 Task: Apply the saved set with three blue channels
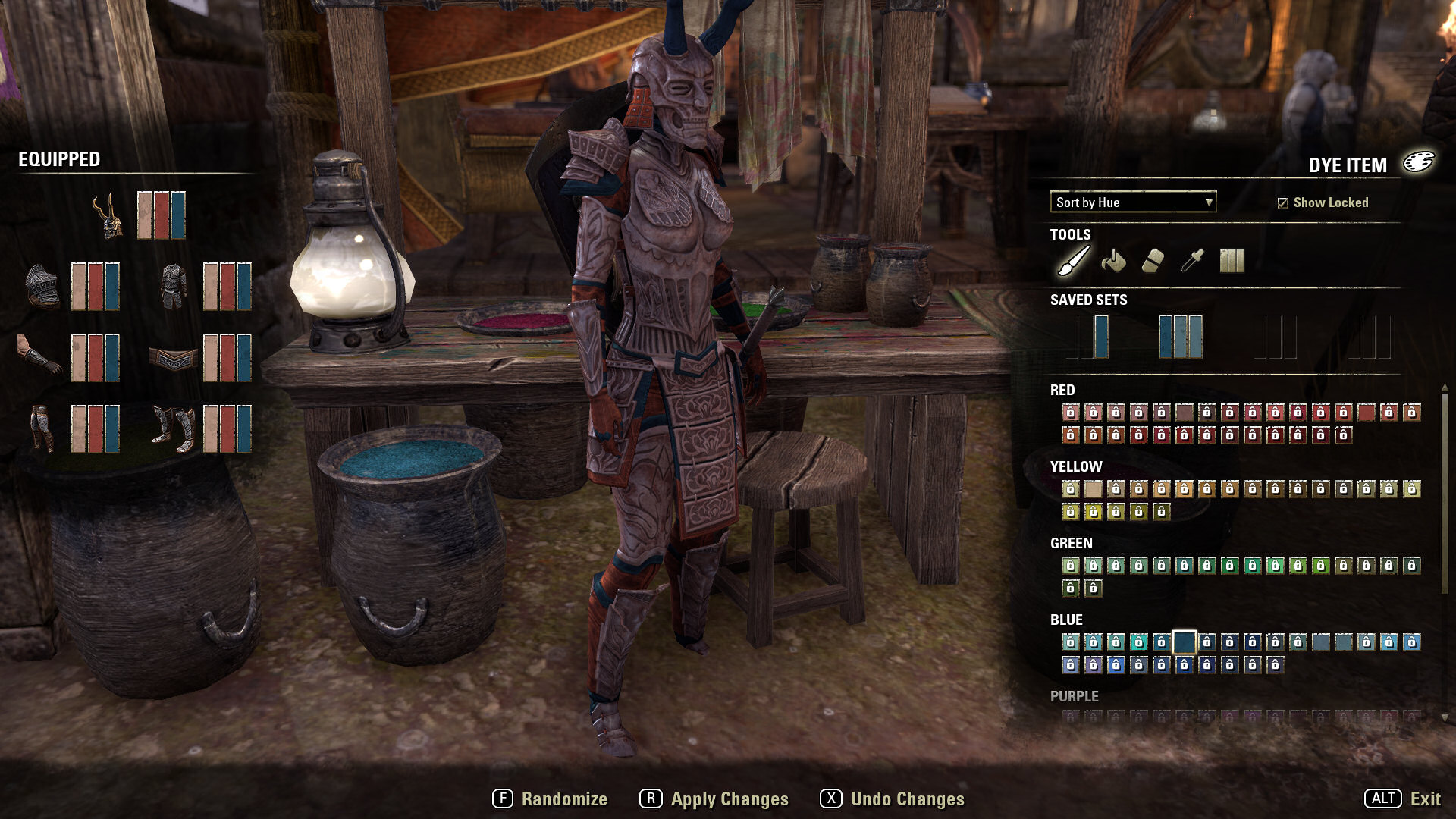(x=1181, y=337)
